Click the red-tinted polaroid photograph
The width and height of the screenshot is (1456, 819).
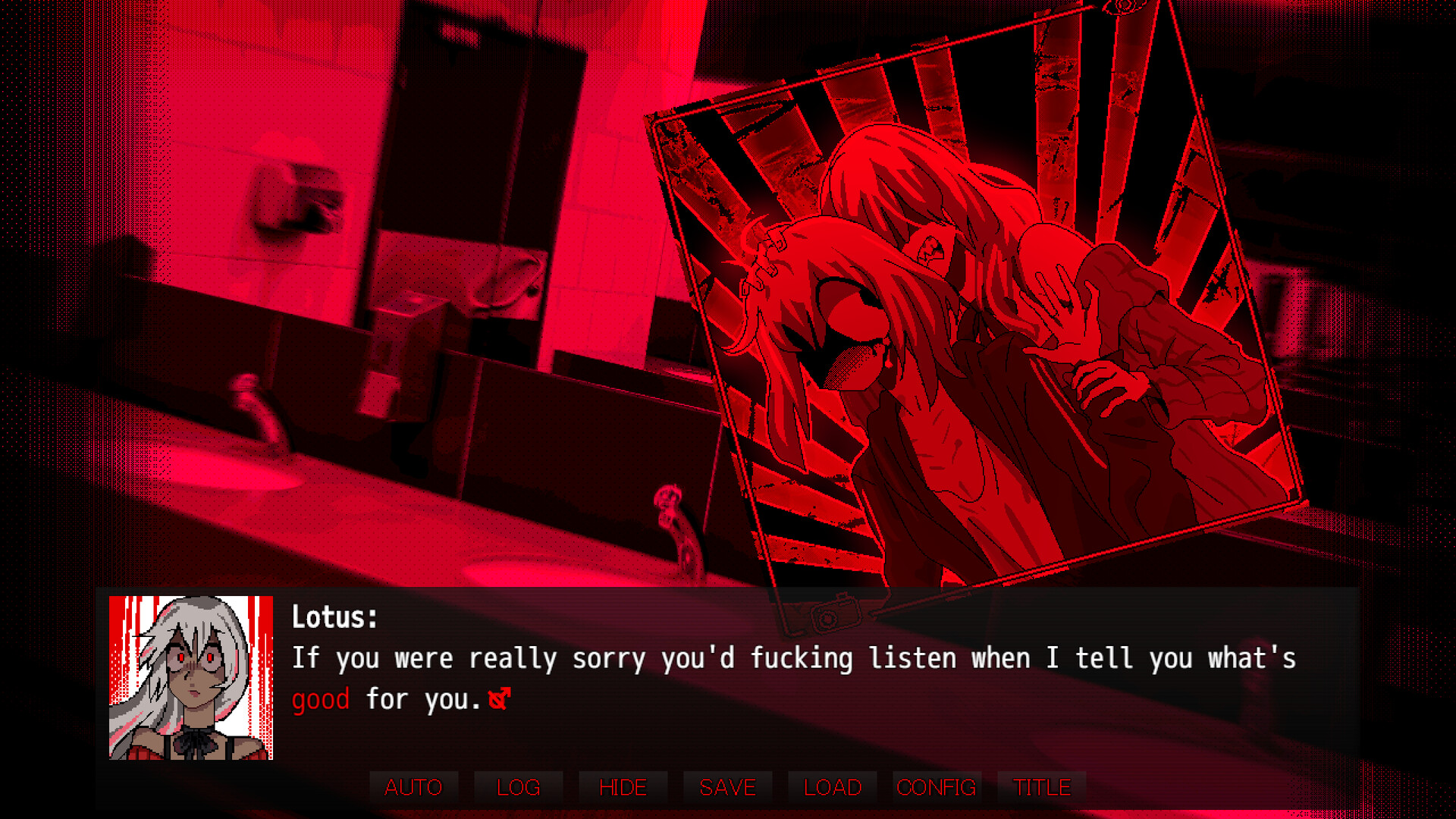(x=971, y=303)
